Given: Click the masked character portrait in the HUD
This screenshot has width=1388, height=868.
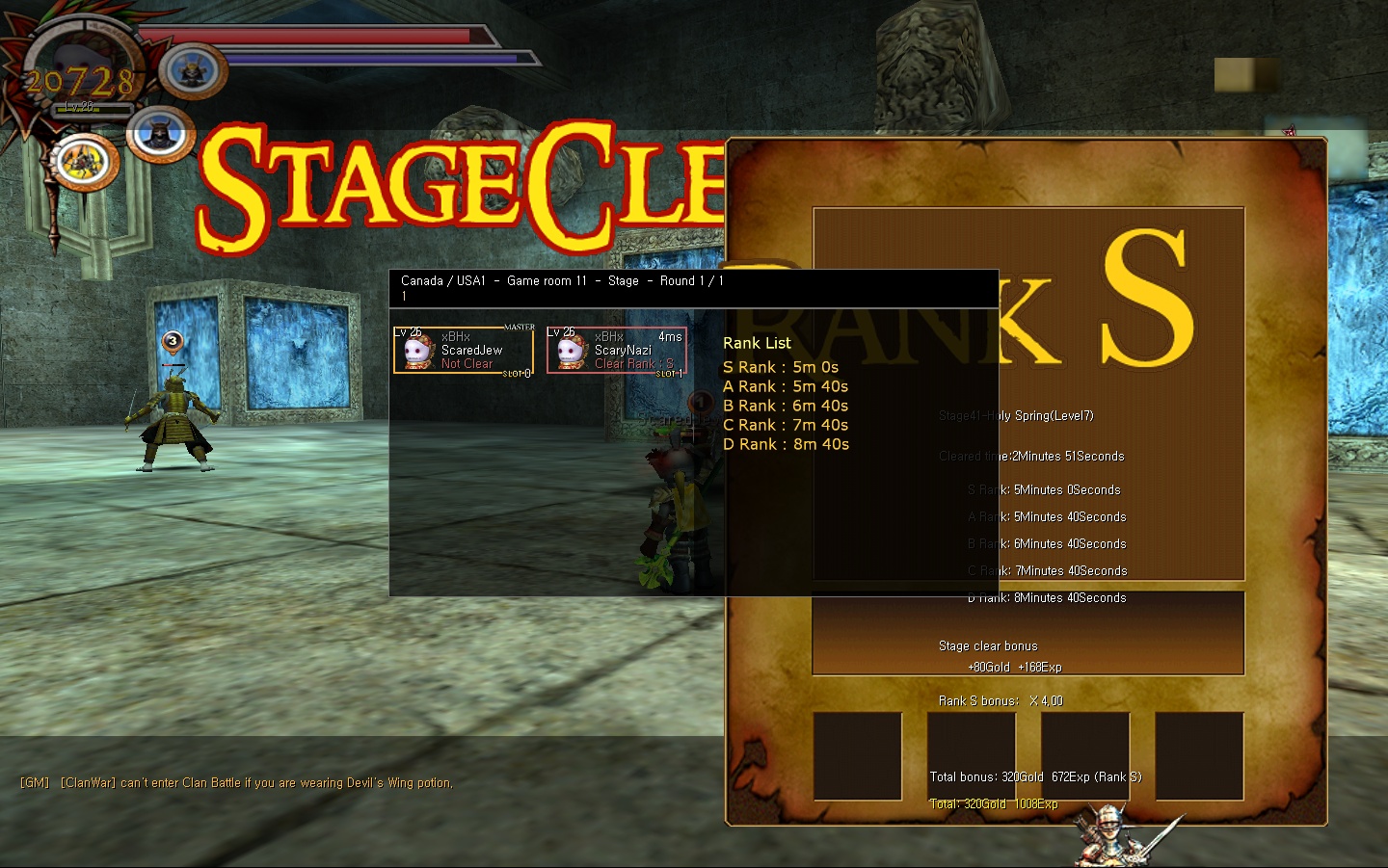Looking at the screenshot, I should [80, 67].
